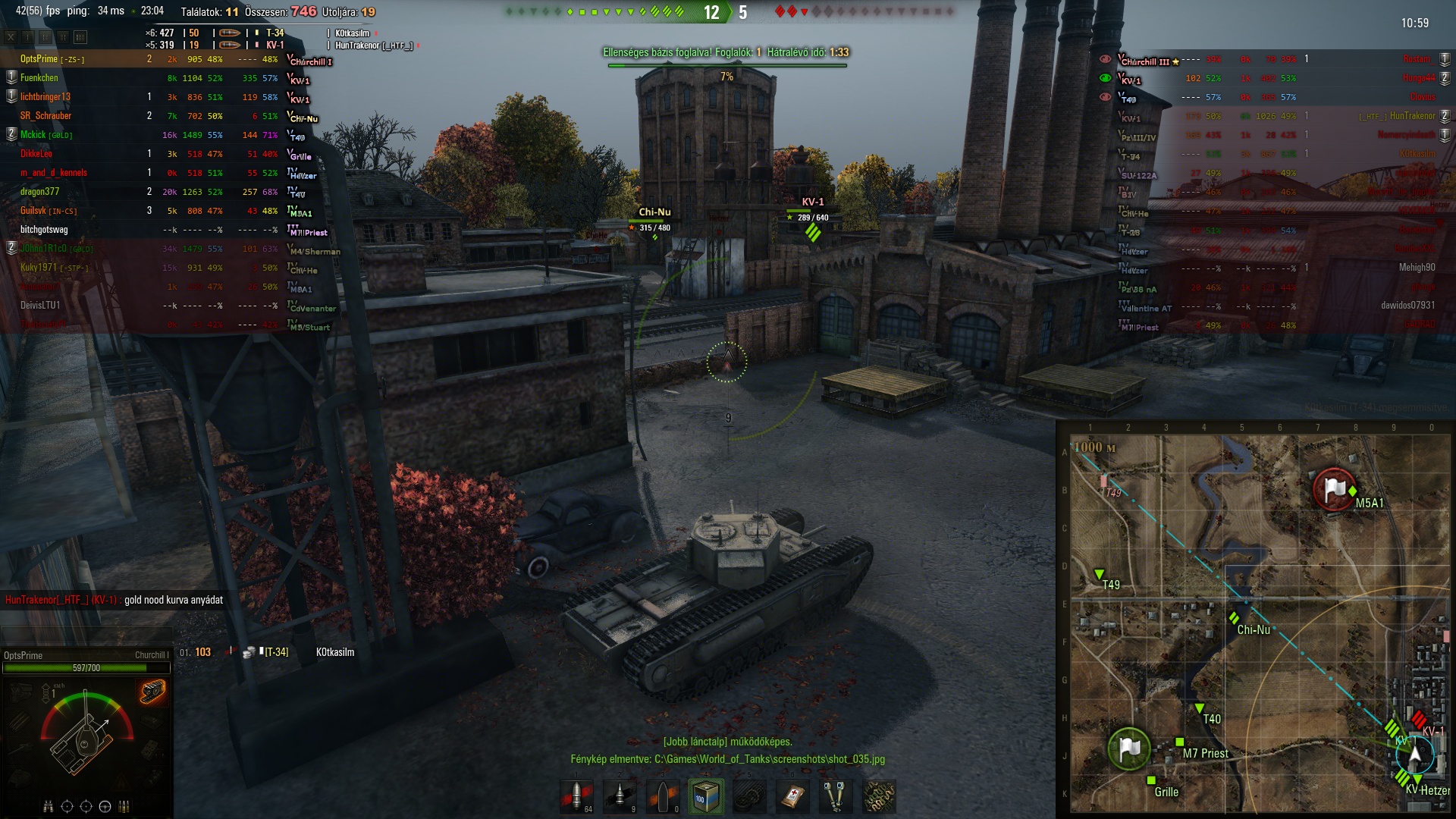This screenshot has width=1456, height=819.
Task: Click the steering wheel perk icon
Action: point(105,806)
